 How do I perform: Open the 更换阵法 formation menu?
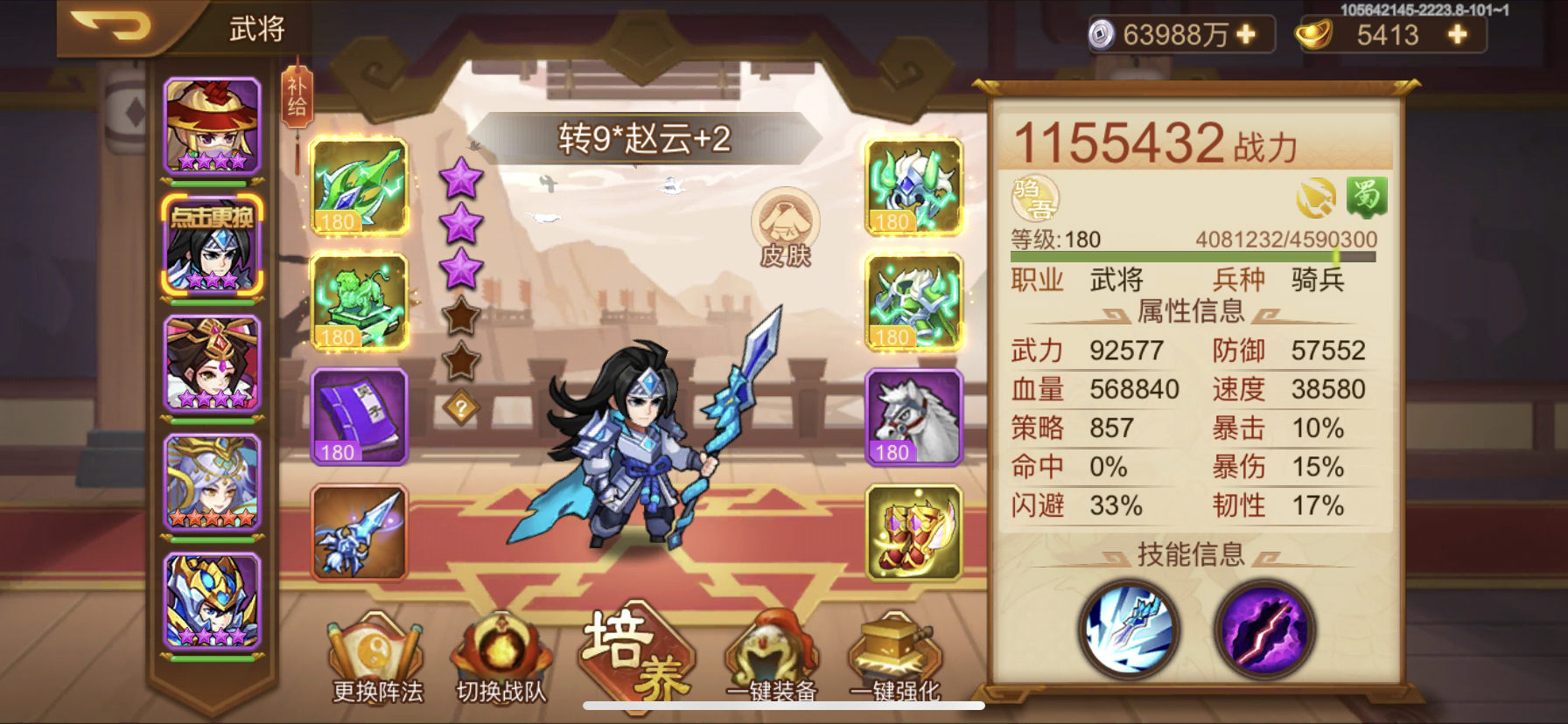point(374,662)
